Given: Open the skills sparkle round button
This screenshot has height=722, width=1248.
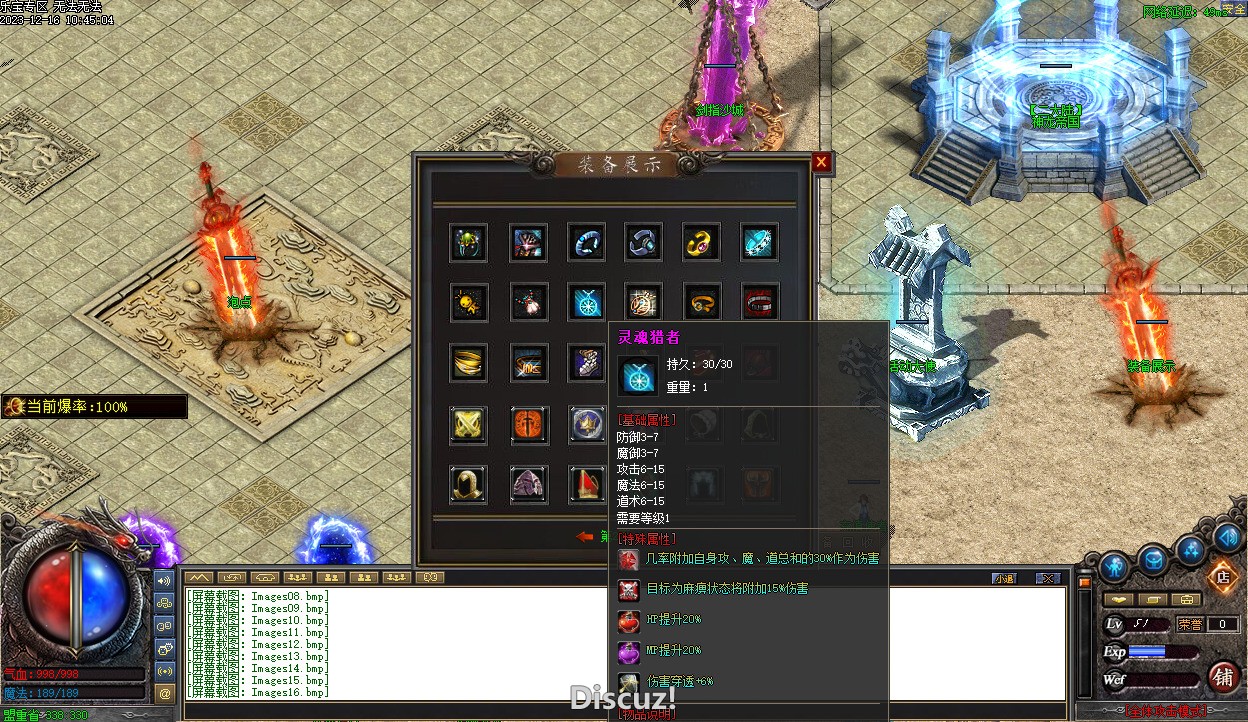Looking at the screenshot, I should pos(1190,549).
